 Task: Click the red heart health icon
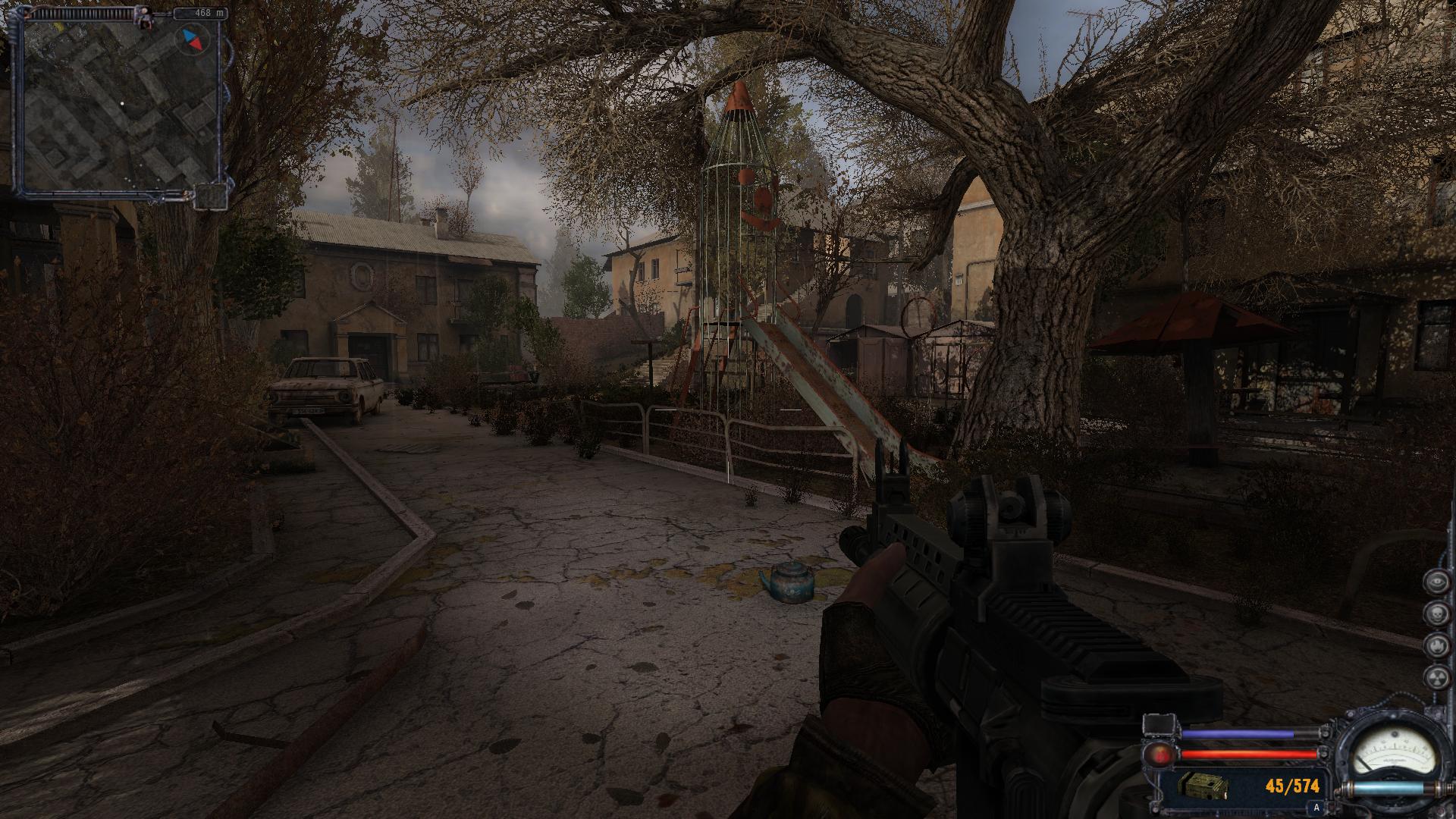(1161, 755)
